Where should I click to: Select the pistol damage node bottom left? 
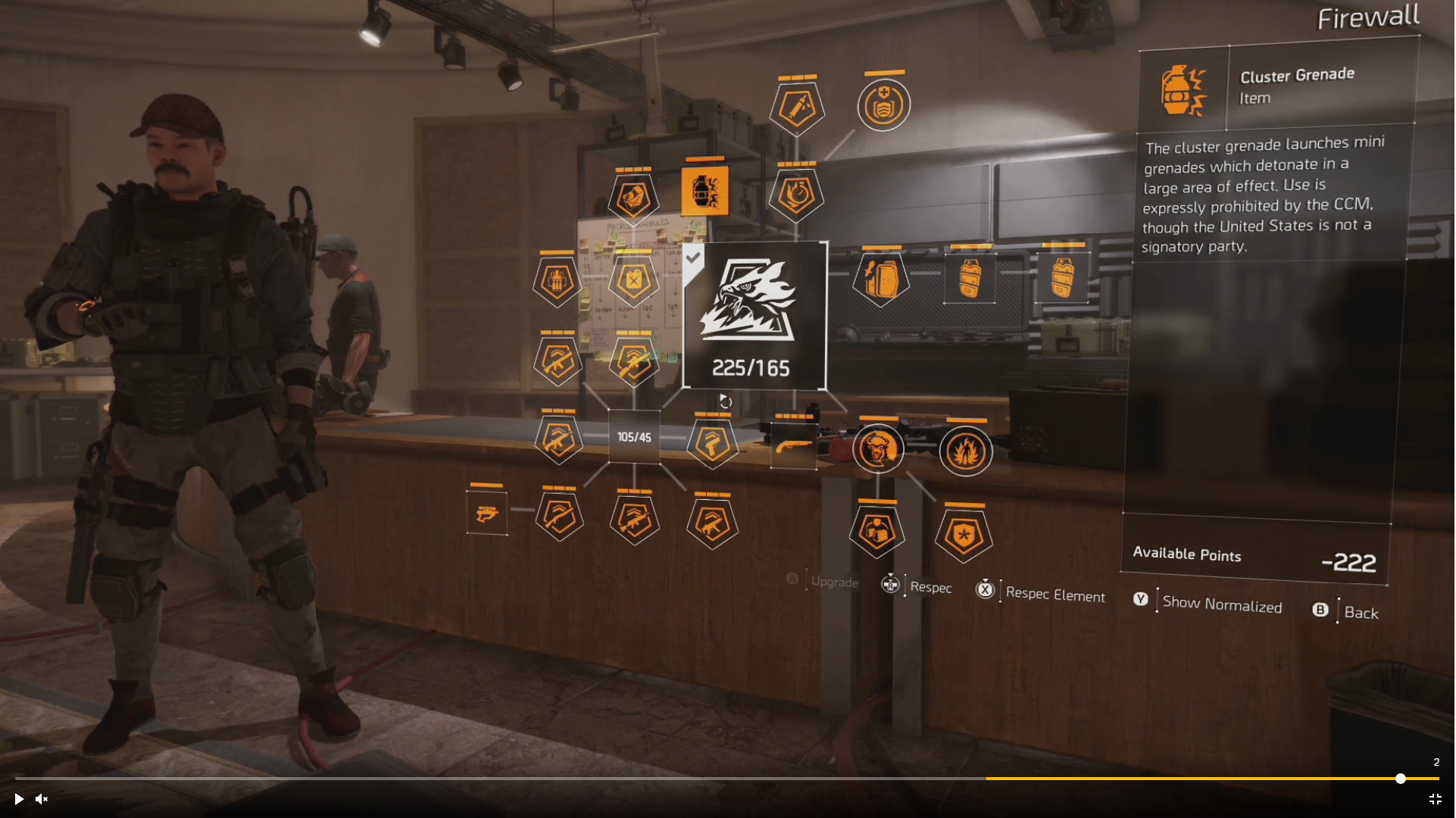pyautogui.click(x=486, y=513)
